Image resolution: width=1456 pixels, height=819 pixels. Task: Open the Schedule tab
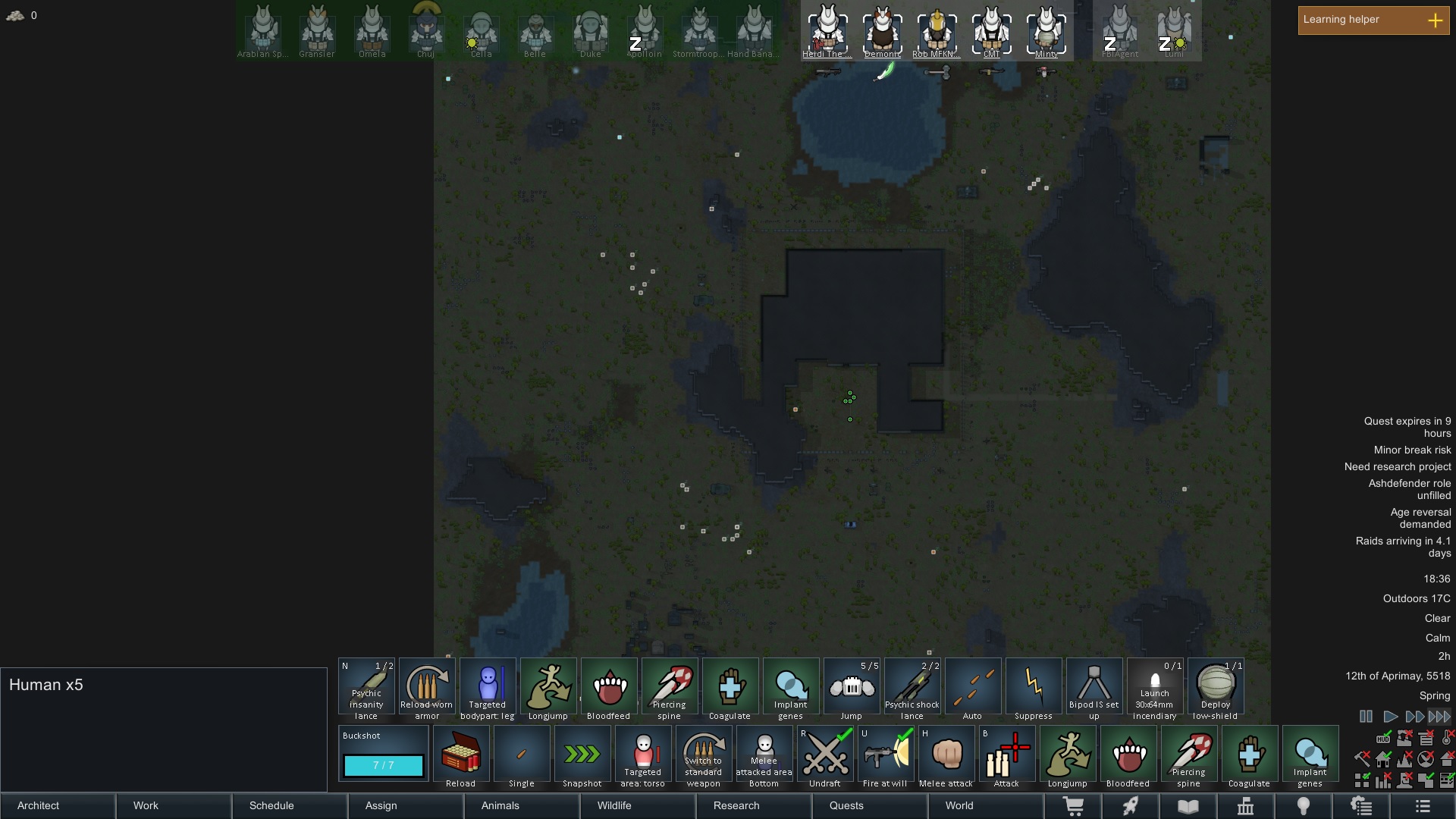[290, 805]
